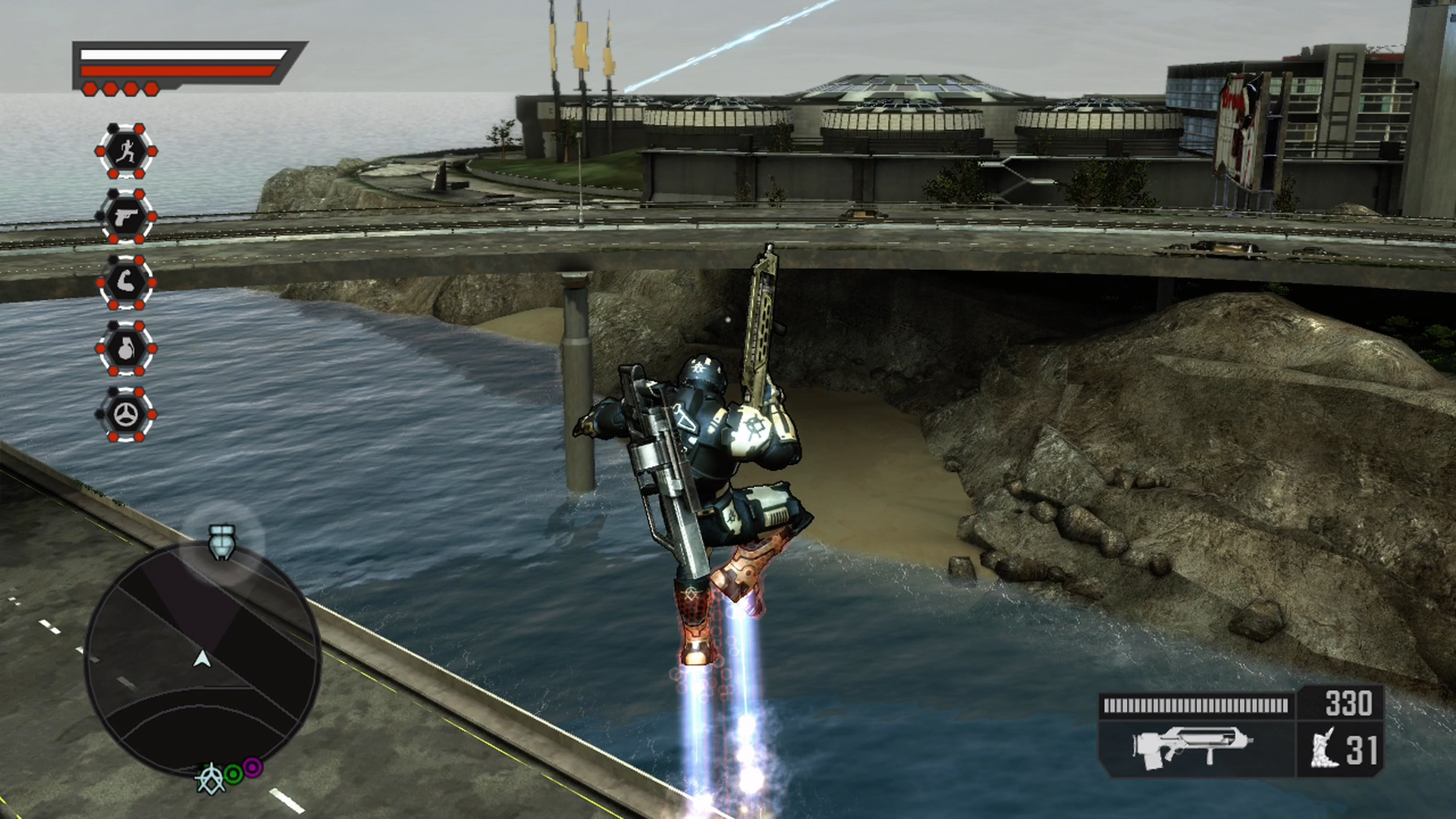Click the Agency badge icon below the minimap

click(x=210, y=780)
